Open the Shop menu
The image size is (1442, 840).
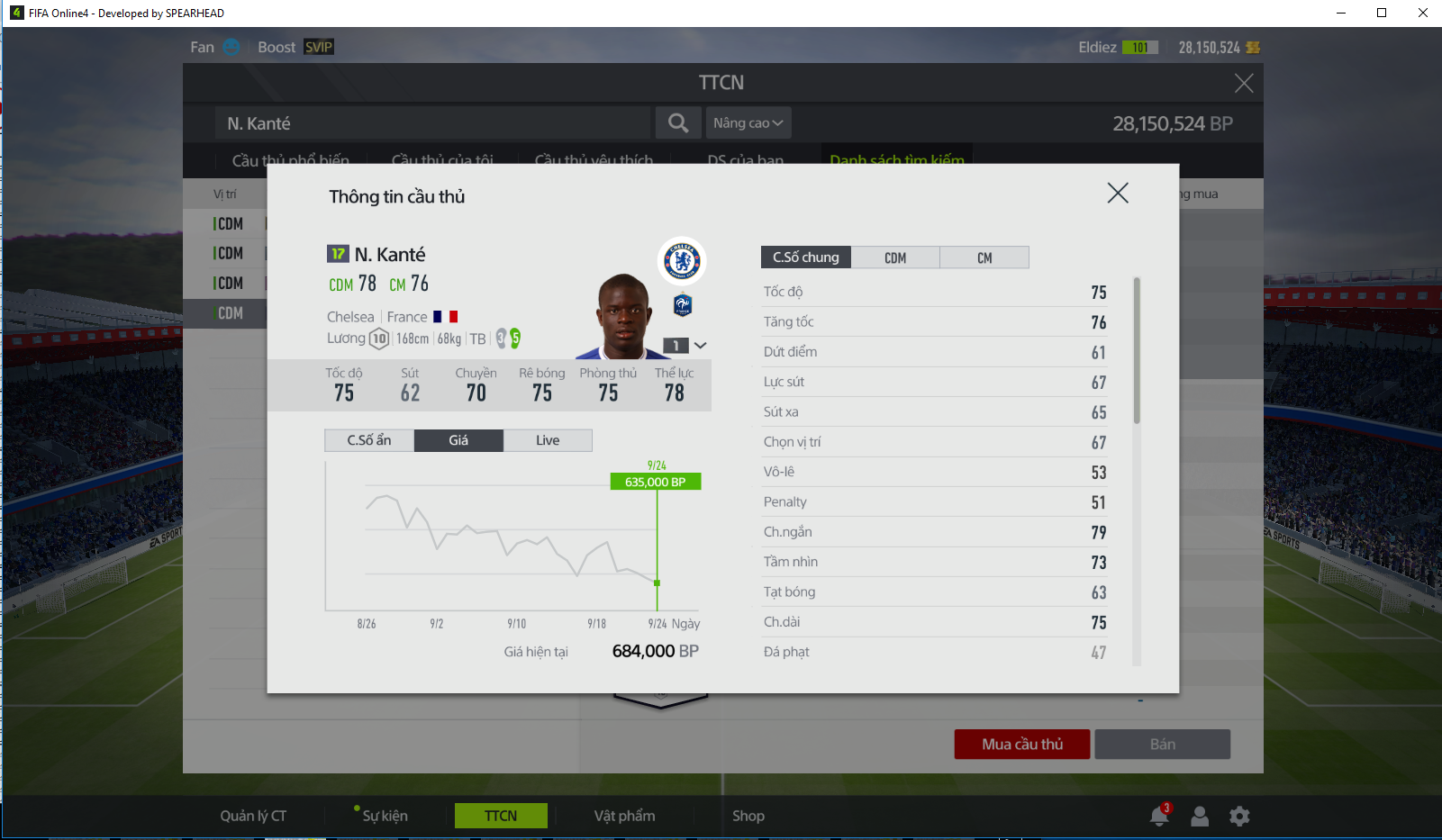pos(748,816)
